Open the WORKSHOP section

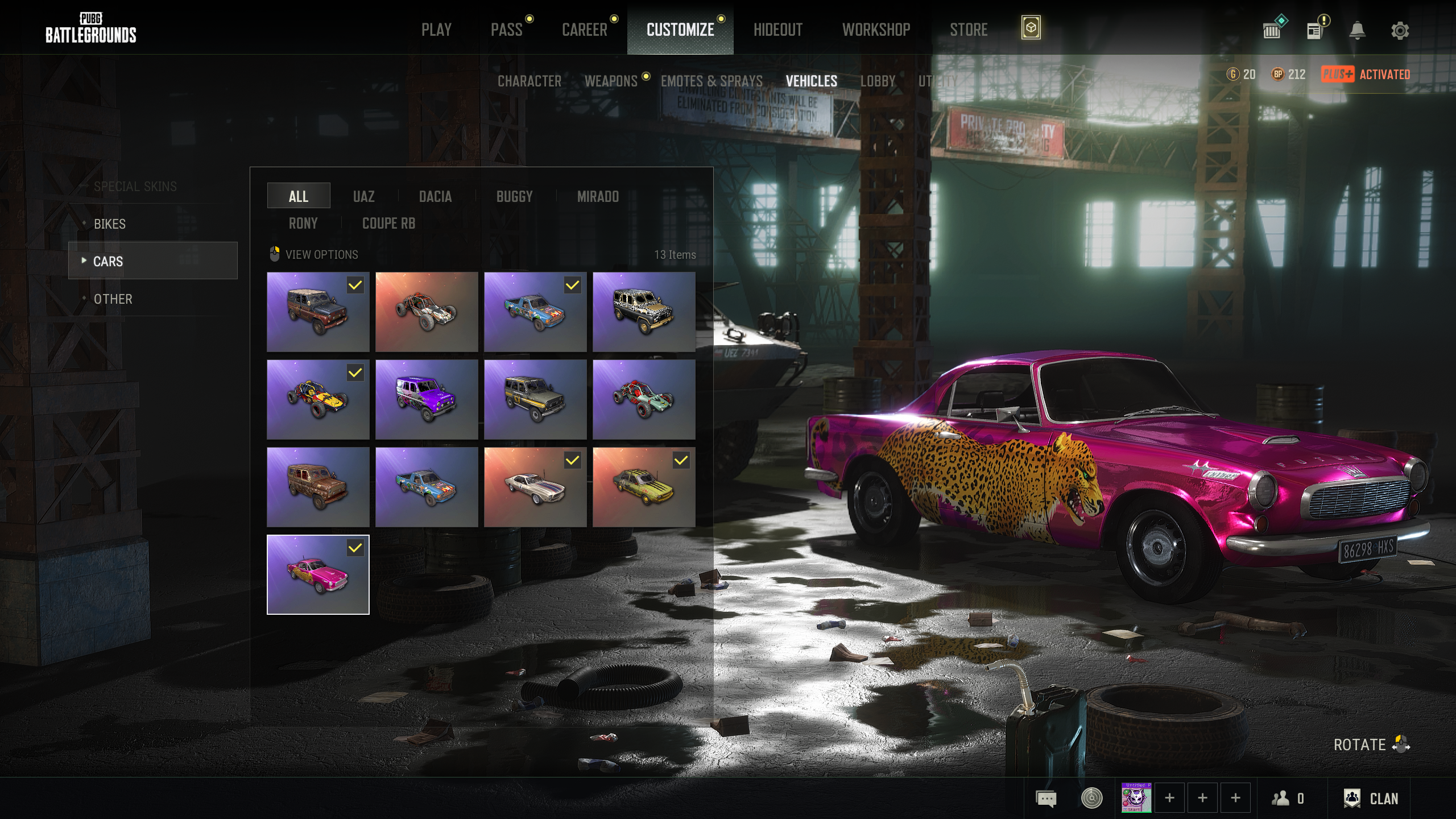pyautogui.click(x=876, y=30)
